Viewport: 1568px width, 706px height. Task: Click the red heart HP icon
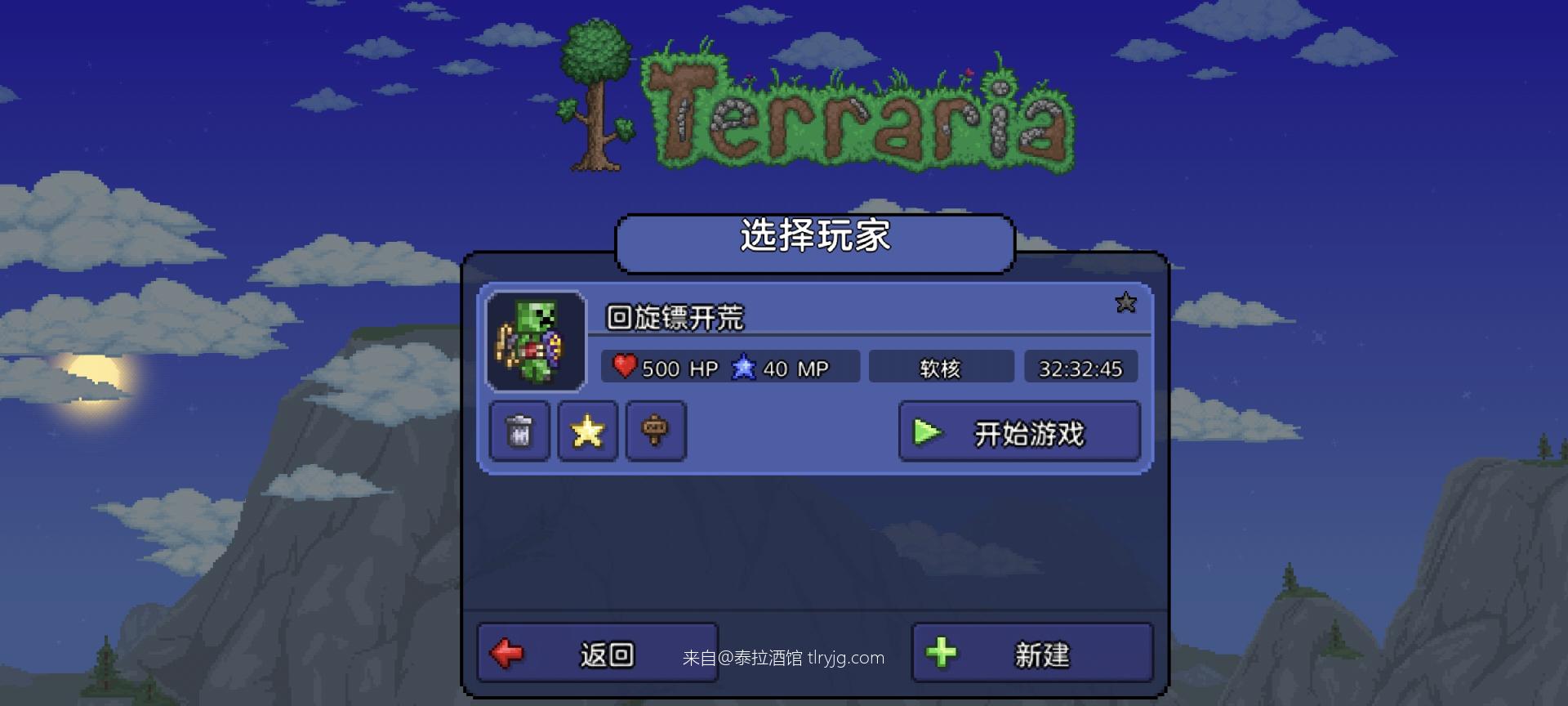tap(623, 367)
